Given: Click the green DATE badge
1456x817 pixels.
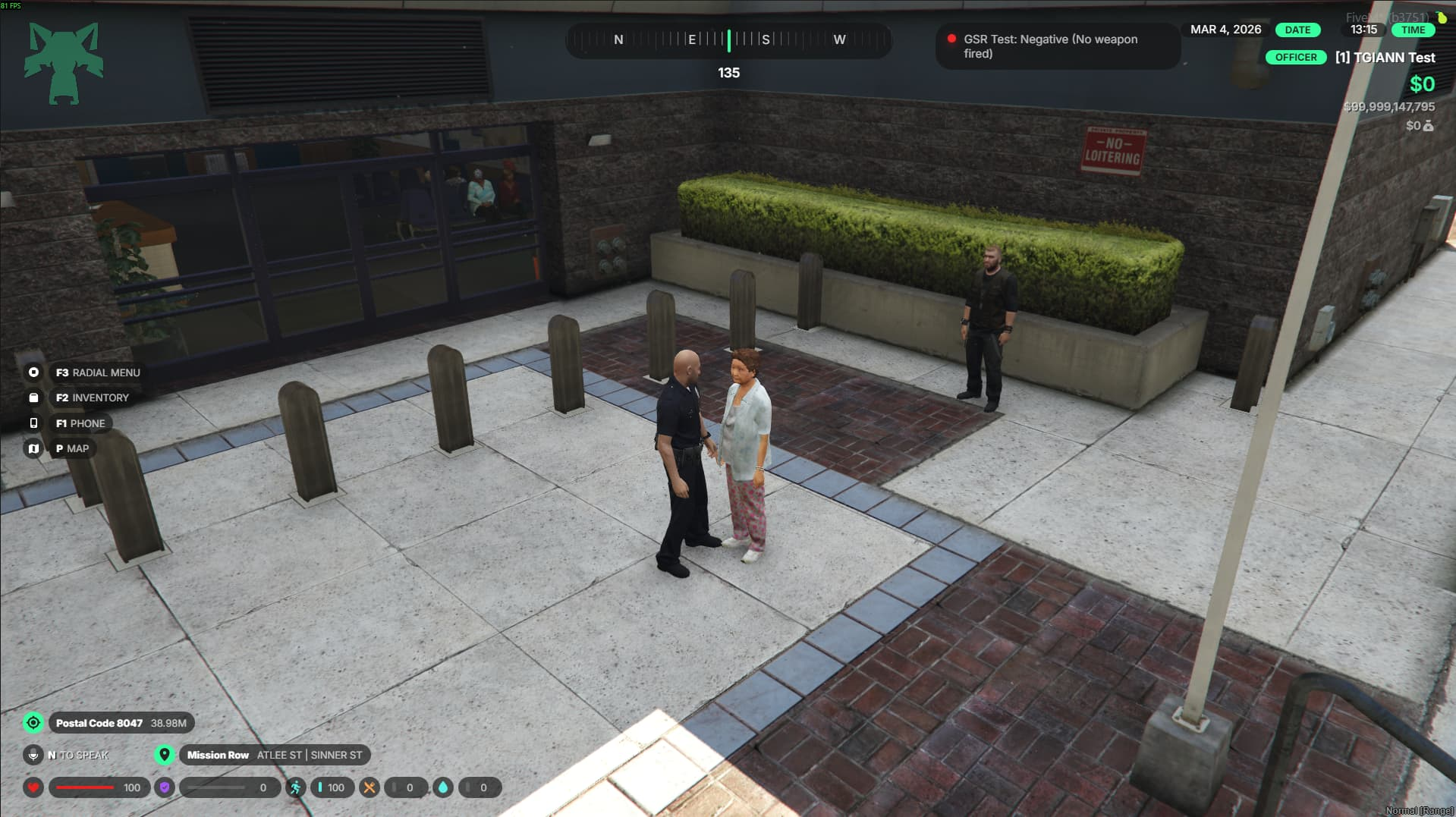Looking at the screenshot, I should click(x=1297, y=30).
